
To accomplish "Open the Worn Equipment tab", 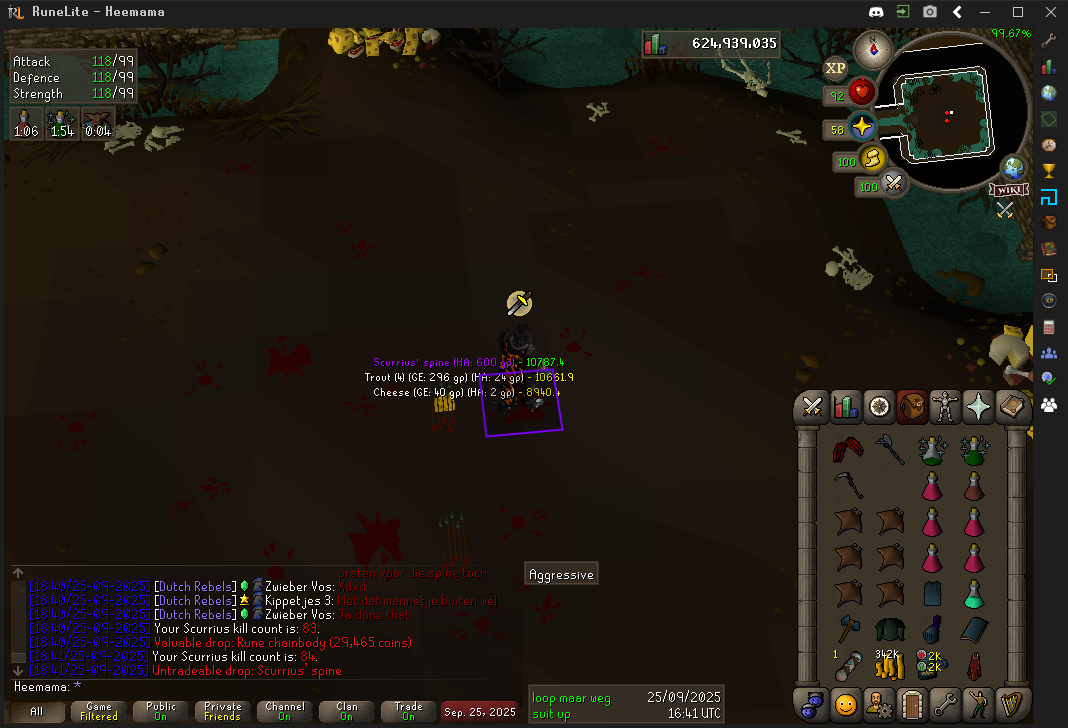I will (944, 407).
